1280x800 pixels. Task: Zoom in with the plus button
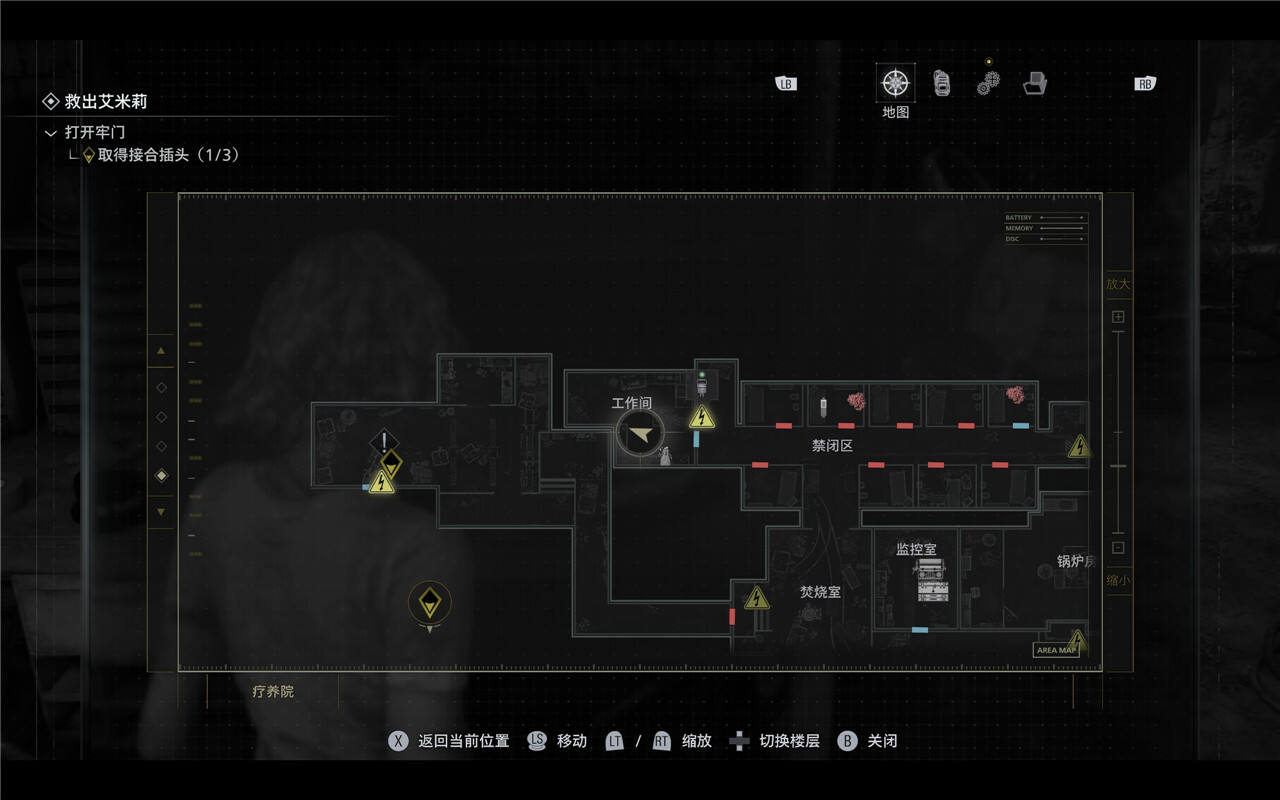point(1118,317)
